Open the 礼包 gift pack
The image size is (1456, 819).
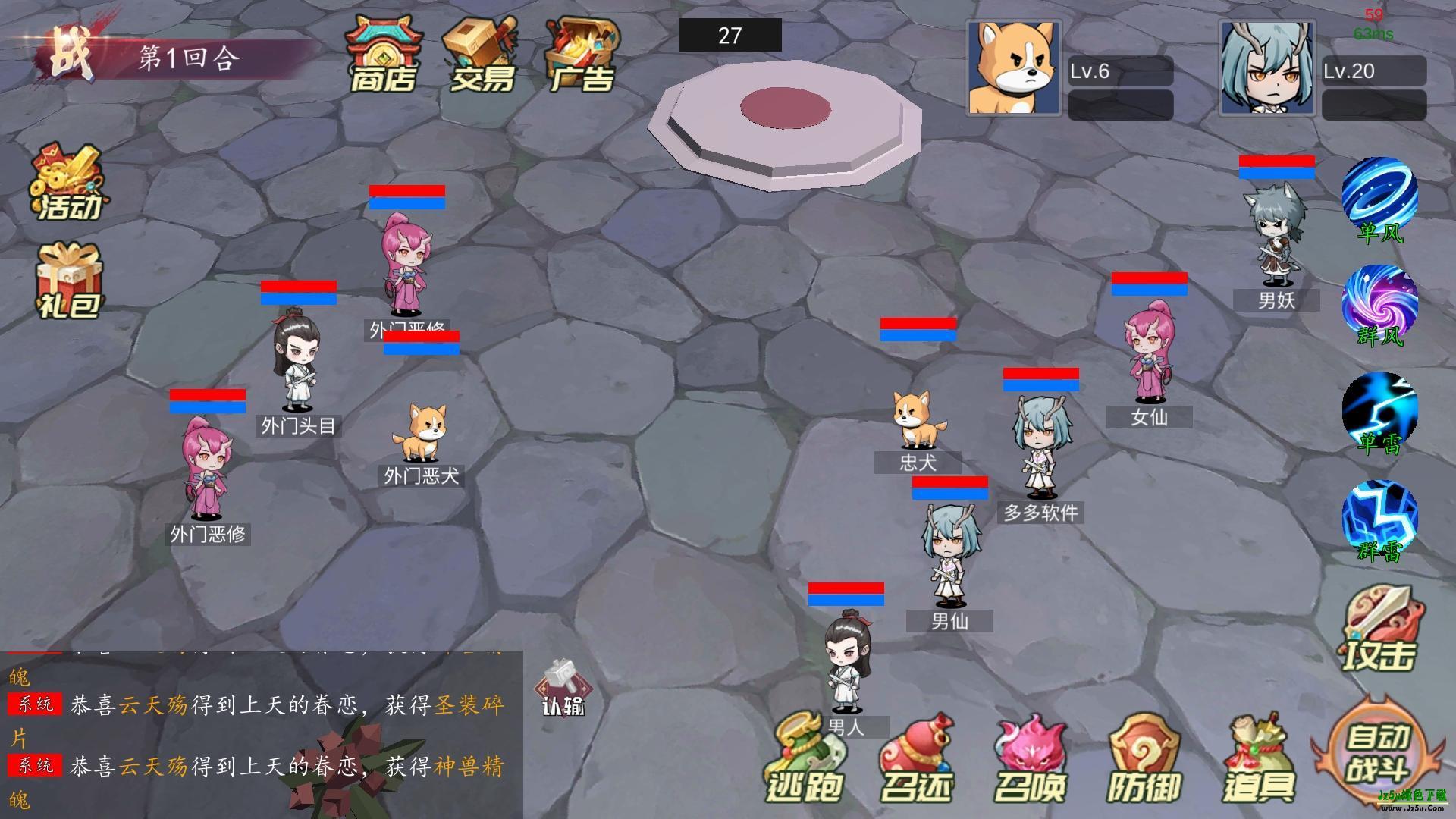[69, 281]
